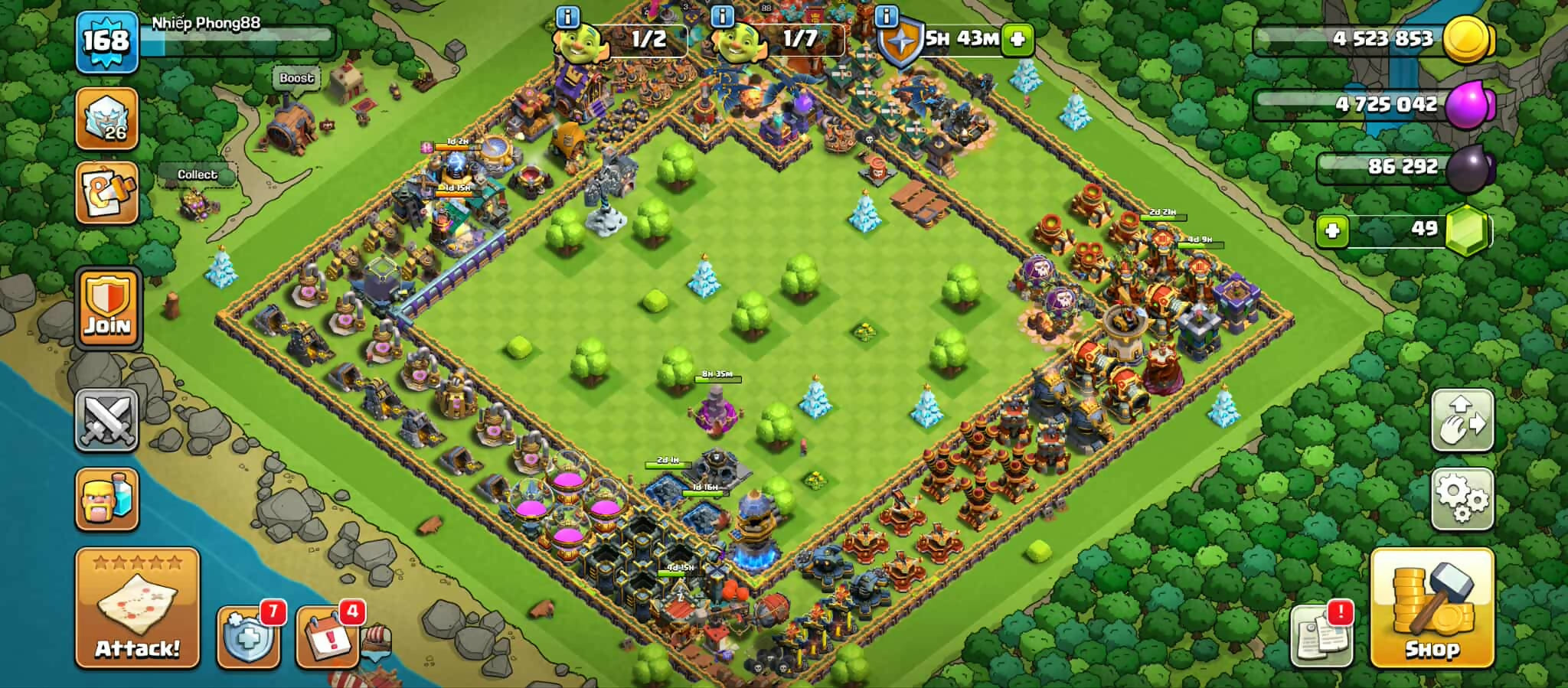
Task: Open the events calendar with 4 badge
Action: tap(328, 637)
